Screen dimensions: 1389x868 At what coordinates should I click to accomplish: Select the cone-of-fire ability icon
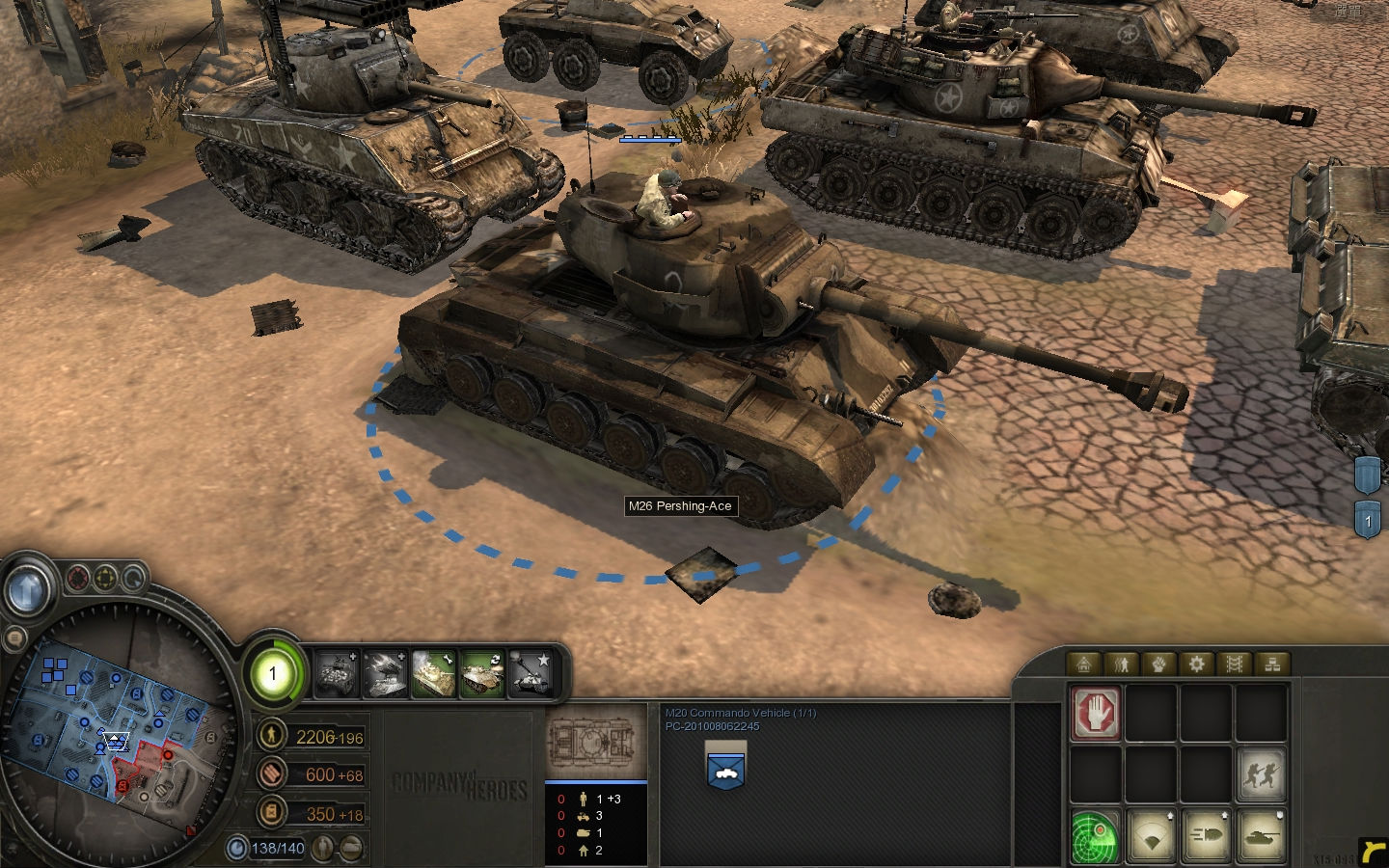pyautogui.click(x=1151, y=835)
